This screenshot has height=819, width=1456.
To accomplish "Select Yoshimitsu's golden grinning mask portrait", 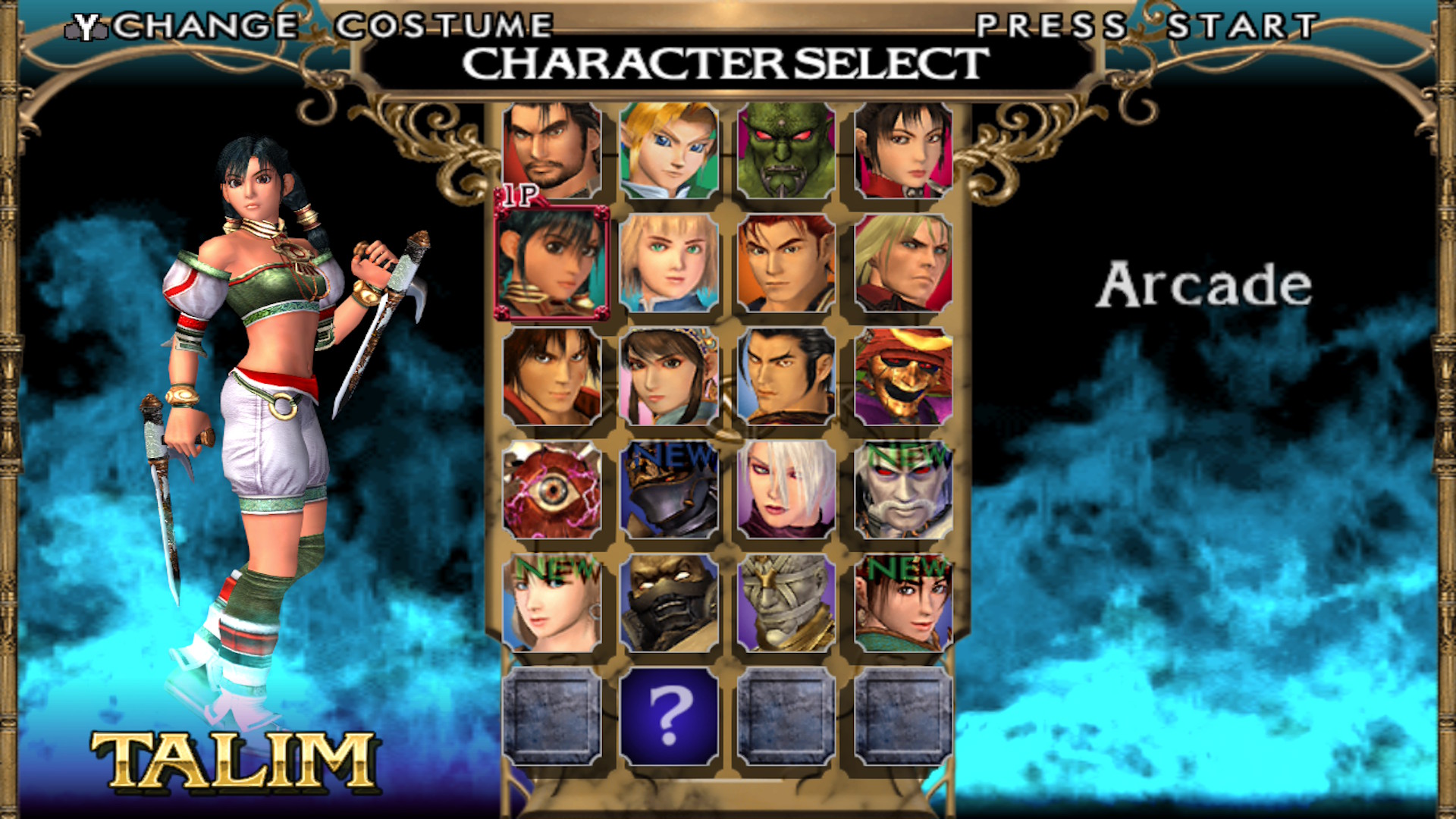I will (903, 376).
